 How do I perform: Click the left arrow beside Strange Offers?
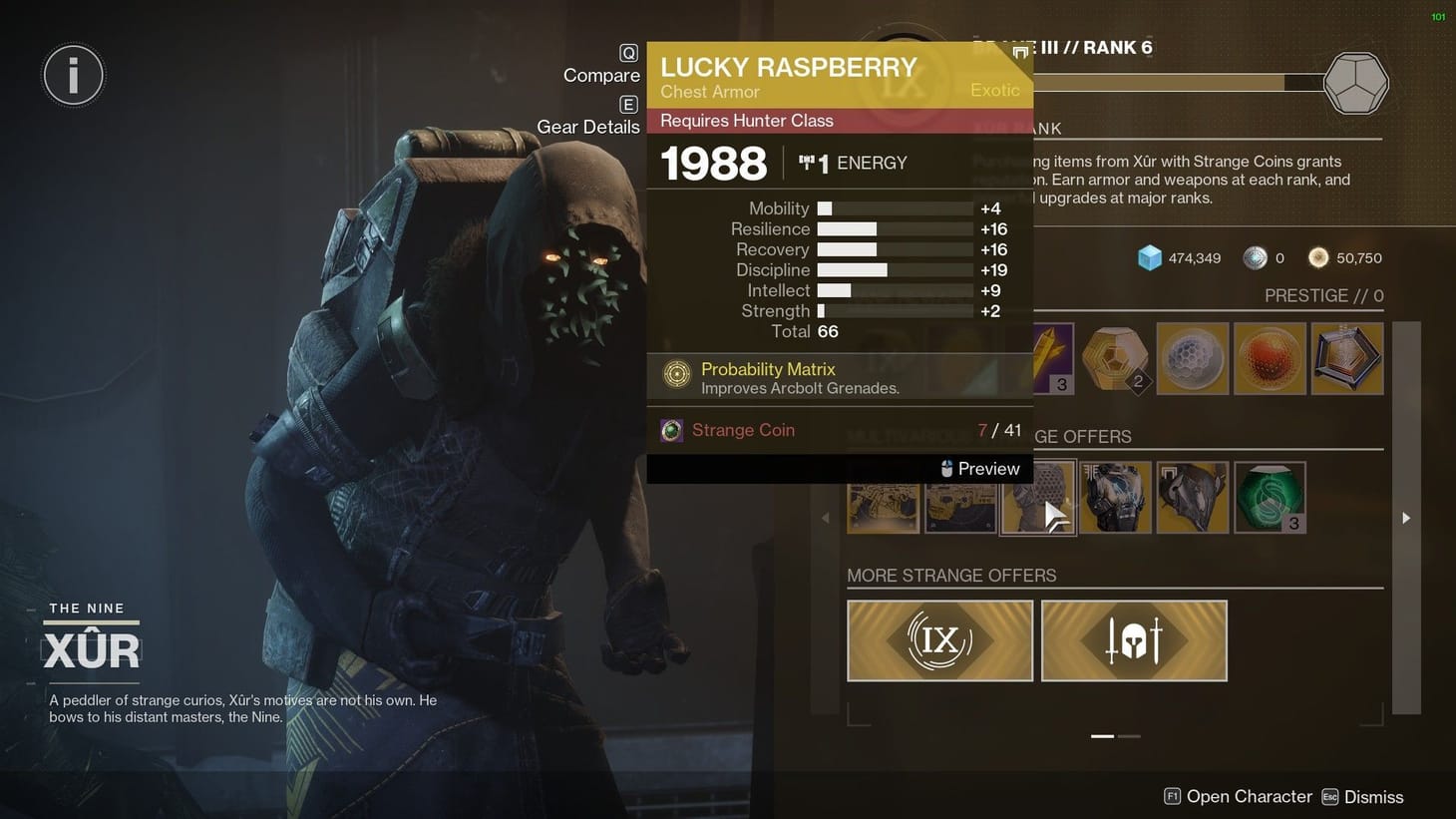coord(825,518)
